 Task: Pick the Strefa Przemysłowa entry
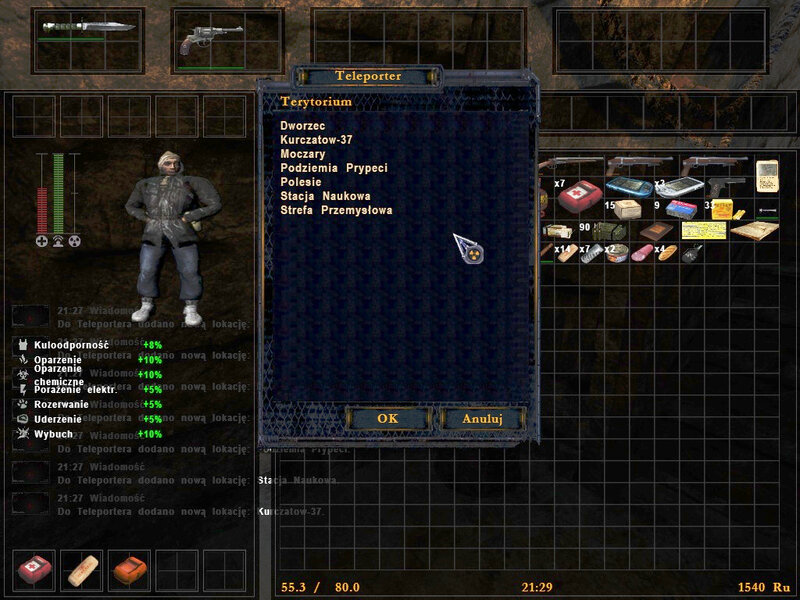(x=336, y=210)
